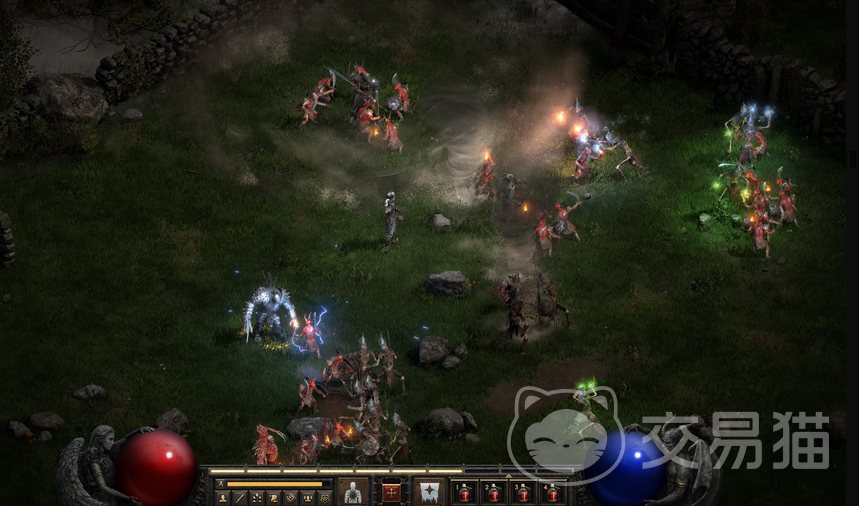Screen dimensions: 859x506
Task: Click the red tome icon in the bar
Action: (x=391, y=491)
